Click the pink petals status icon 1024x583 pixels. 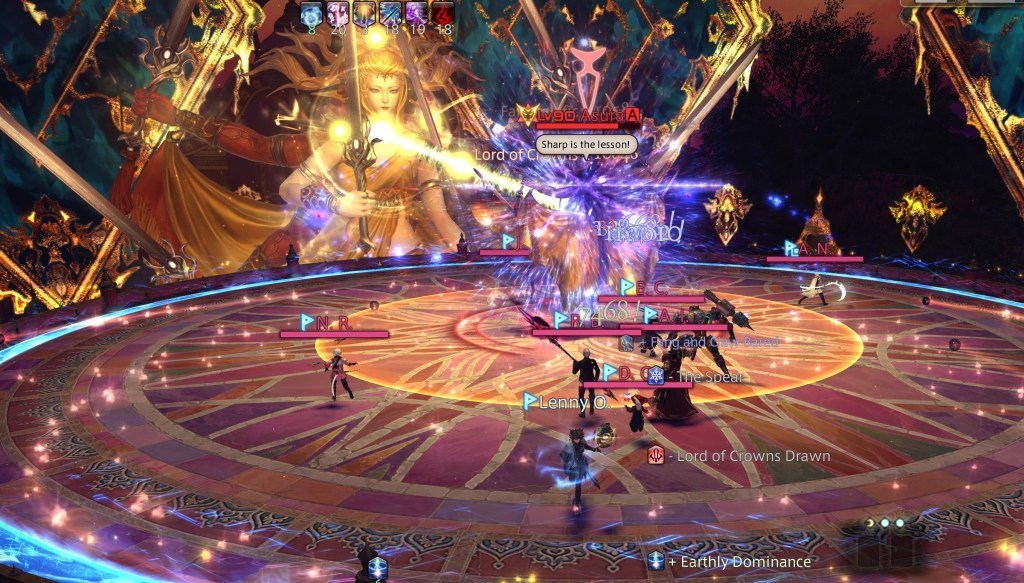(338, 12)
